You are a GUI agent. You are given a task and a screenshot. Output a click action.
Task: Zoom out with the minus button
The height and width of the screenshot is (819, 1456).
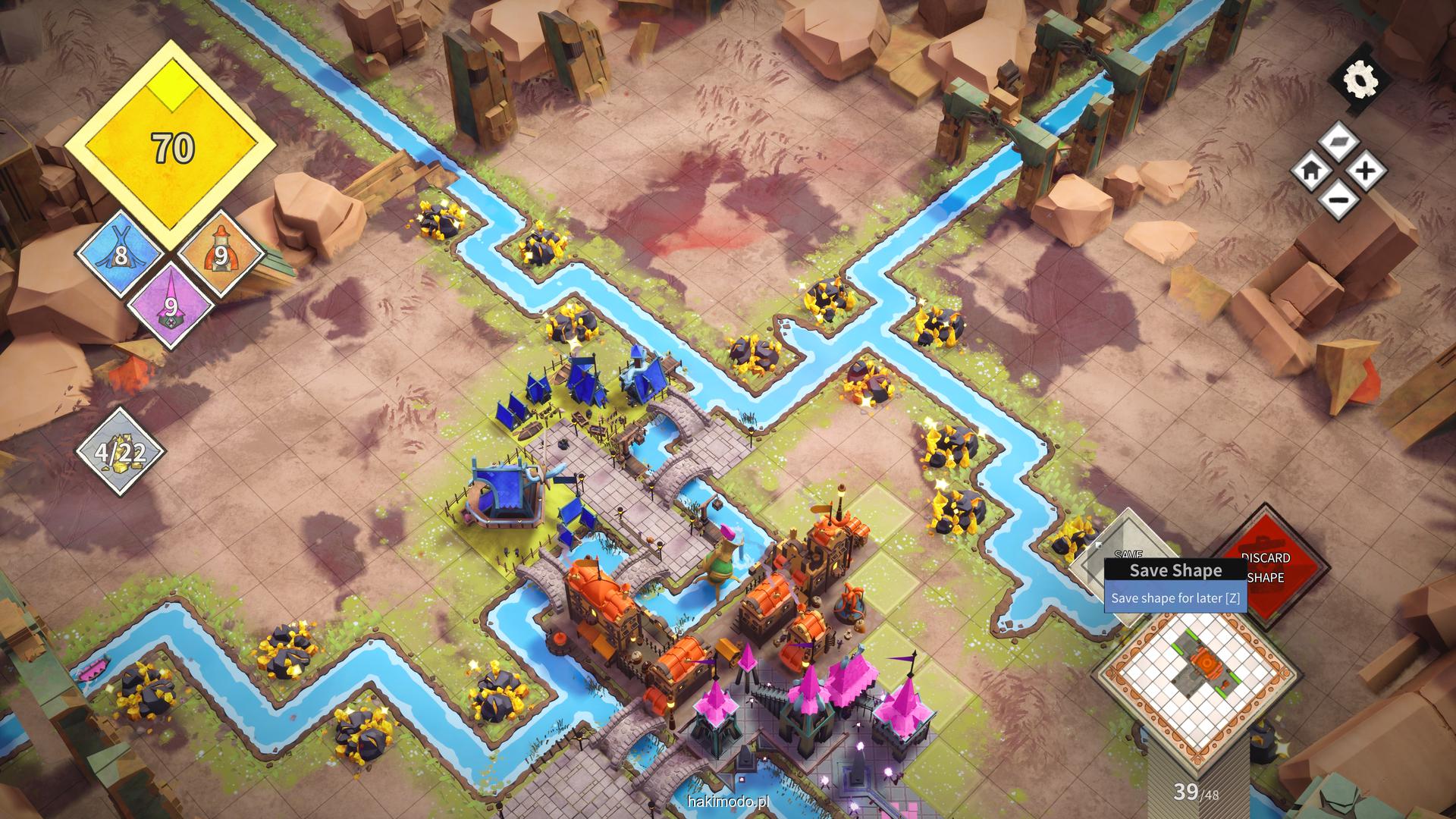coord(1338,199)
